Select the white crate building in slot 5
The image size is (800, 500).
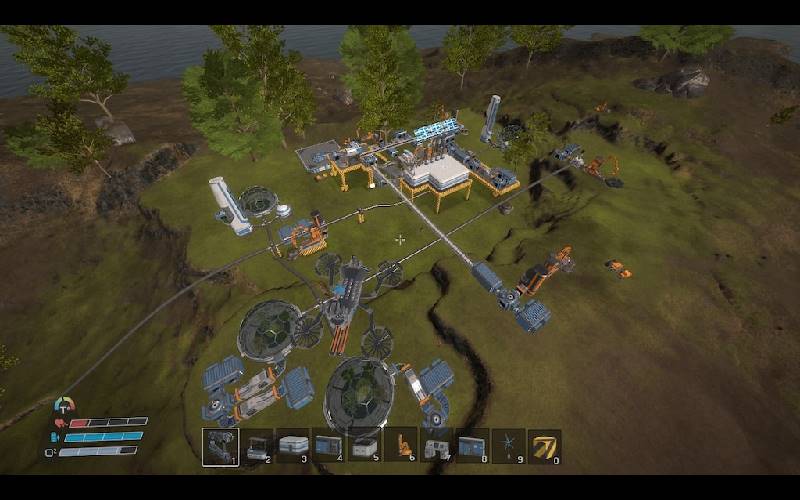364,446
